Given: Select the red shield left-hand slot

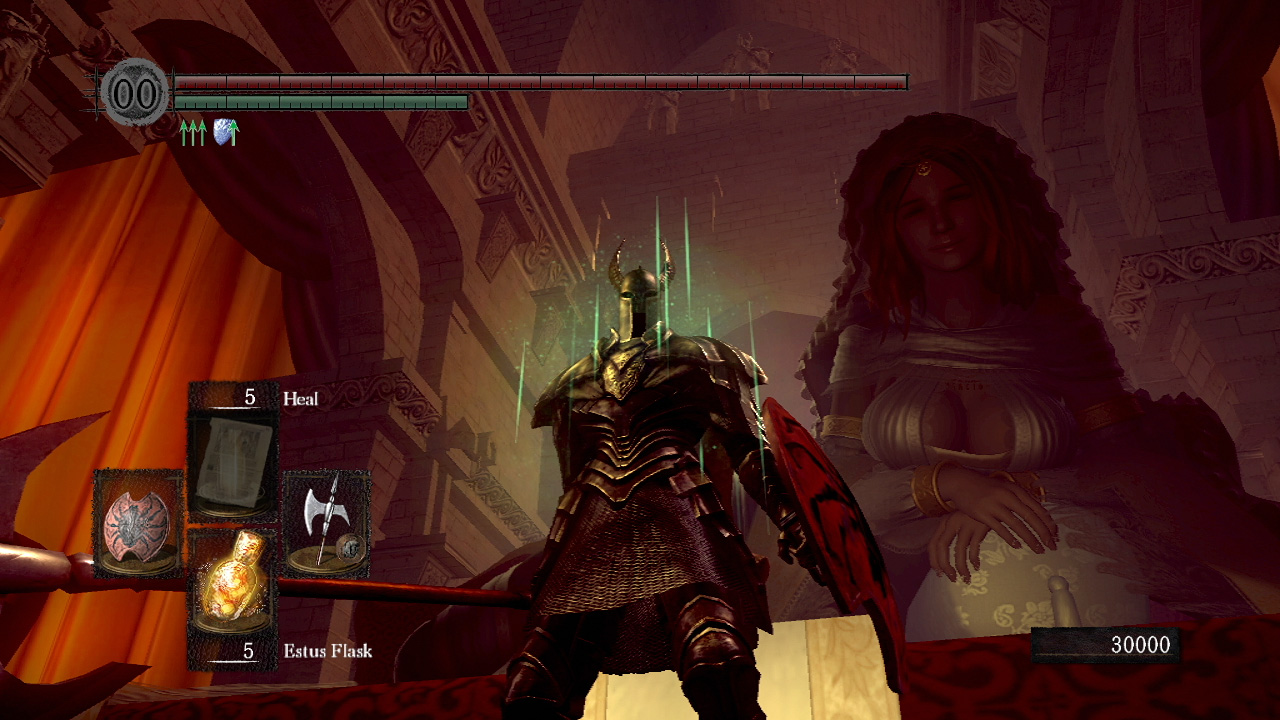Looking at the screenshot, I should click(138, 522).
